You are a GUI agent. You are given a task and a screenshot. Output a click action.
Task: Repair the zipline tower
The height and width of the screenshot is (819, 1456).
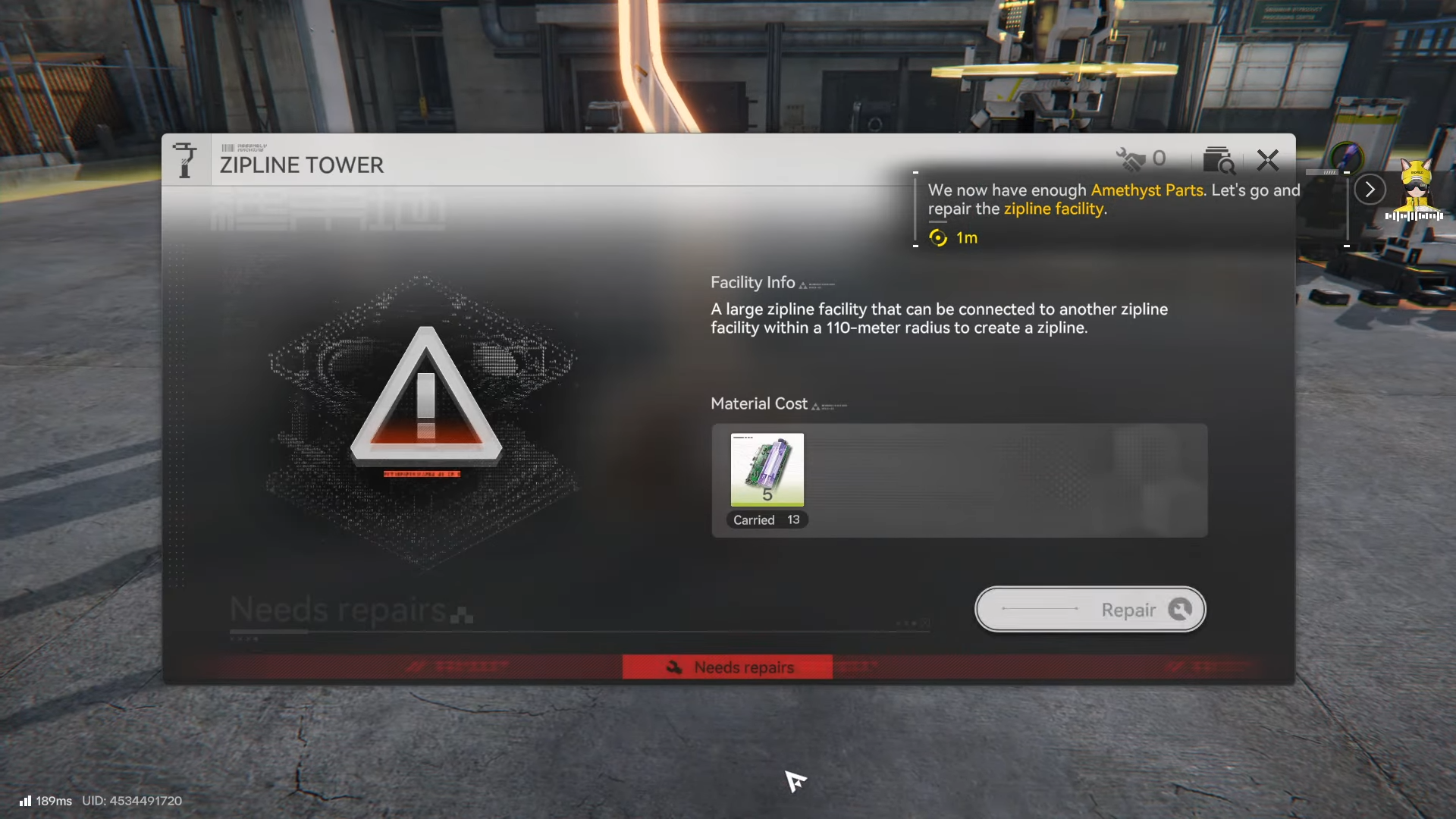[1090, 610]
